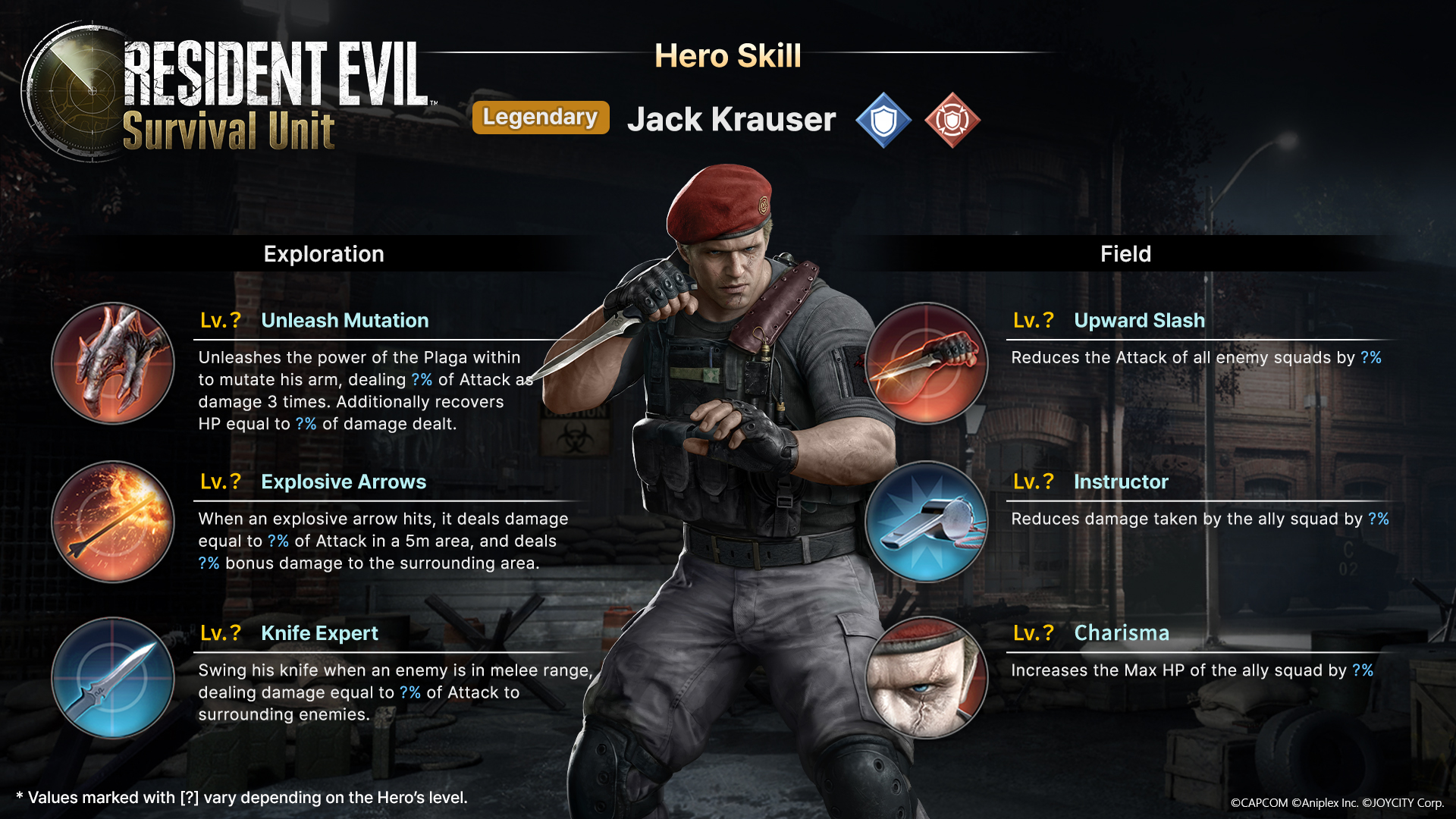Select the Unleash Mutation skill icon
The image size is (1456, 819).
[x=113, y=363]
